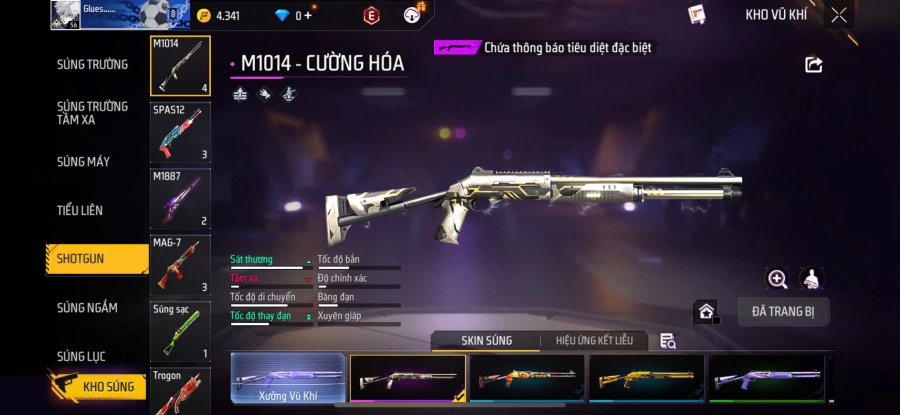Screen dimensions: 900x415
Task: Choose the SPAS12 weapon thumbnail
Action: point(180,132)
